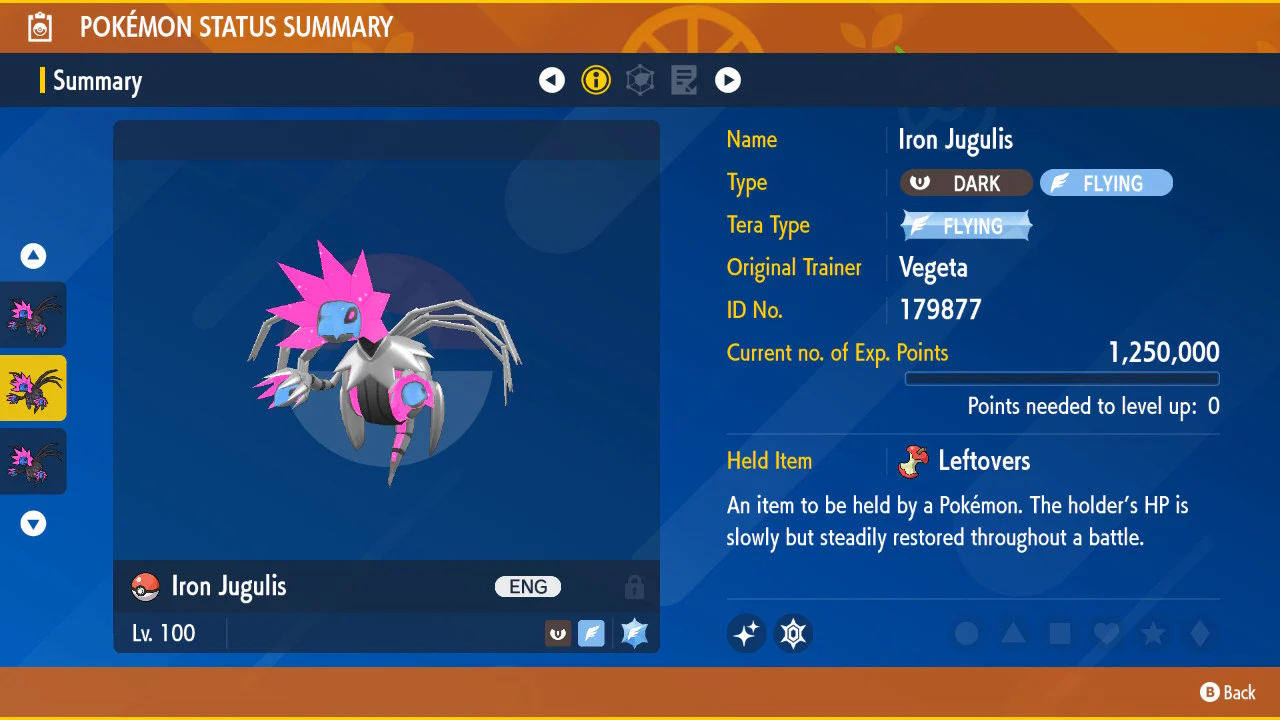Toggle the triangle marking

pyautogui.click(x=1013, y=633)
